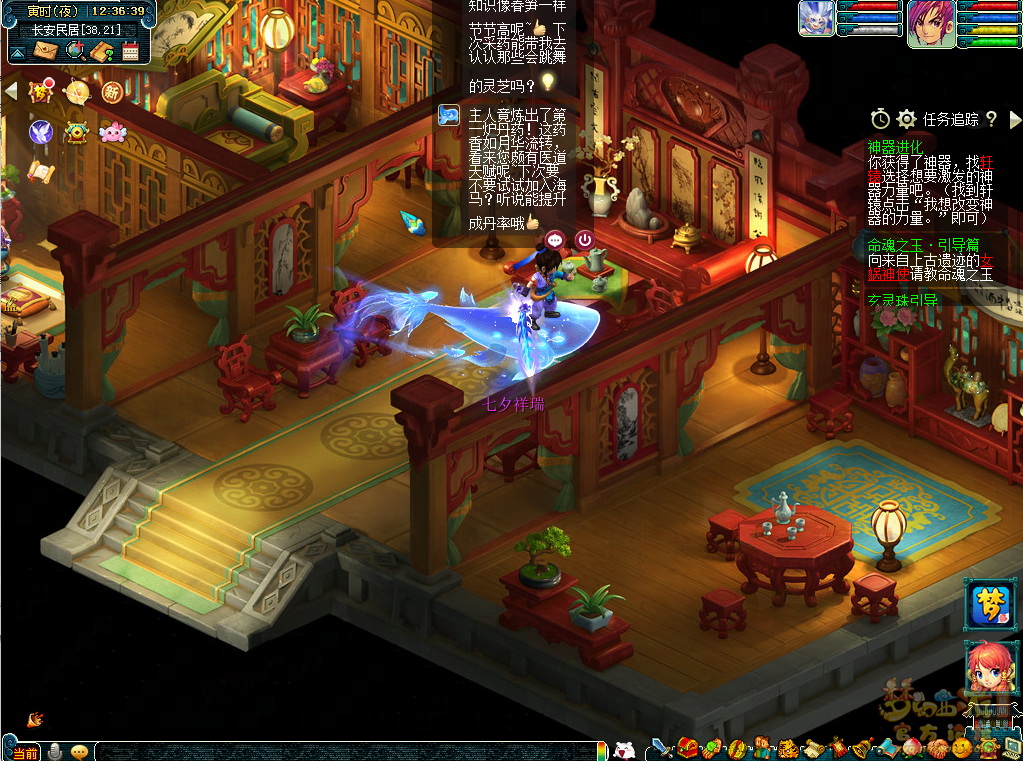Open the mail envelope icon
1023x761 pixels.
[x=45, y=50]
